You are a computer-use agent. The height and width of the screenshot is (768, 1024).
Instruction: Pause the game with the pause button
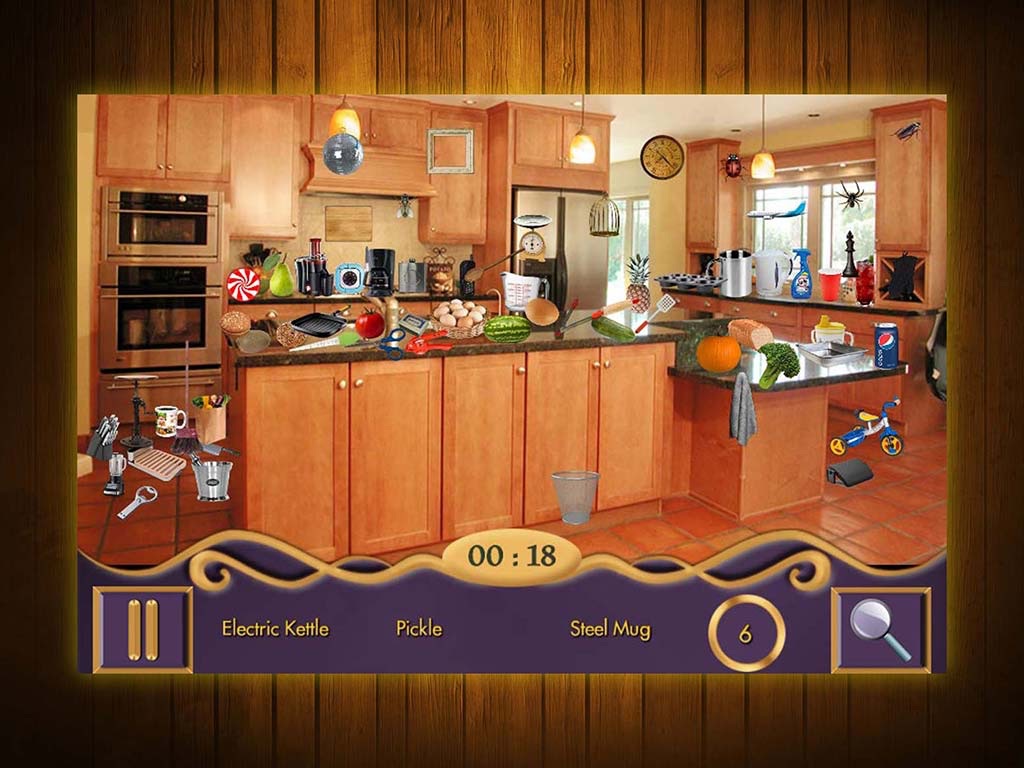point(143,630)
